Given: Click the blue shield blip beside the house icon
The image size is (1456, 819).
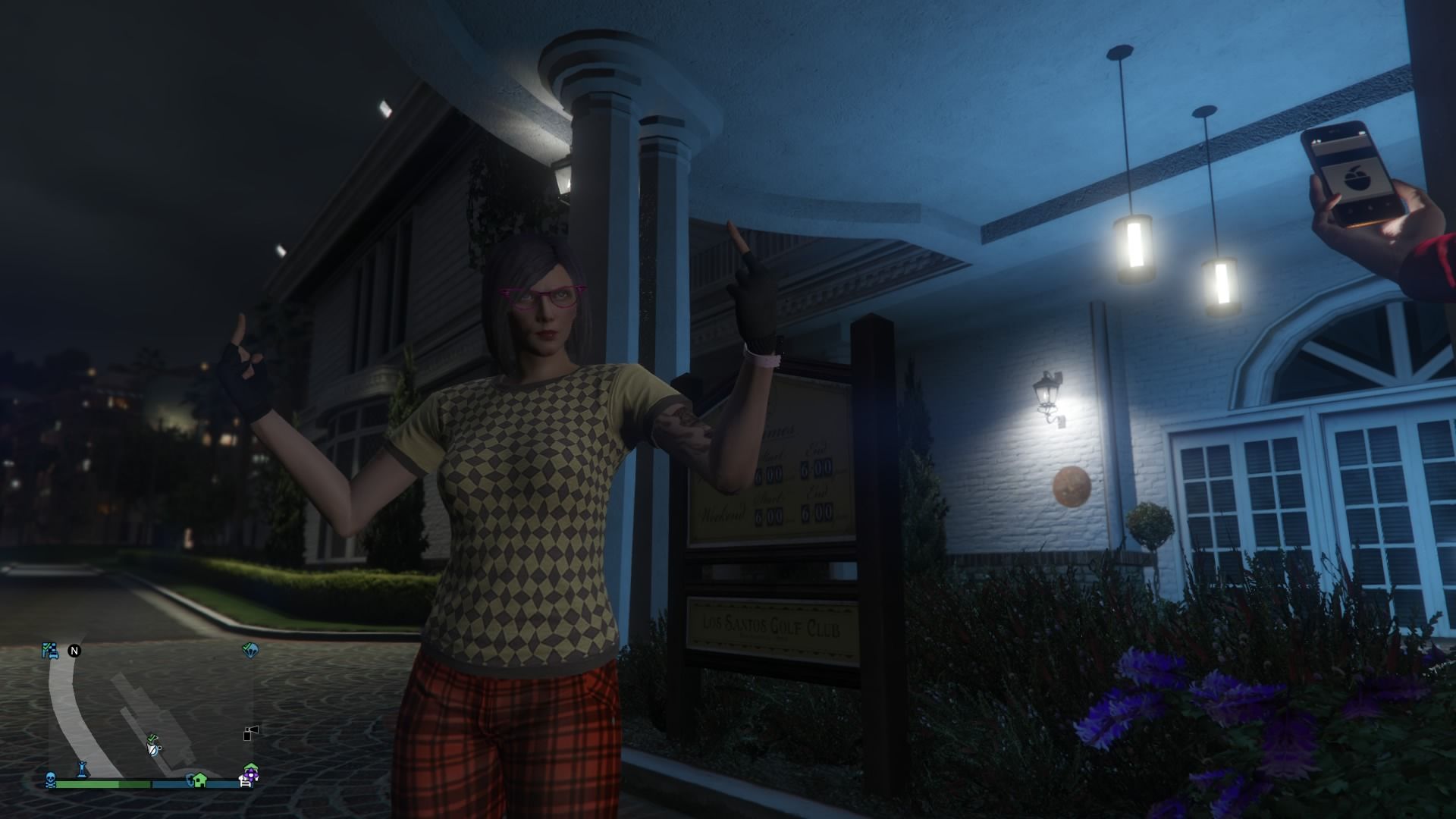Looking at the screenshot, I should pyautogui.click(x=190, y=780).
